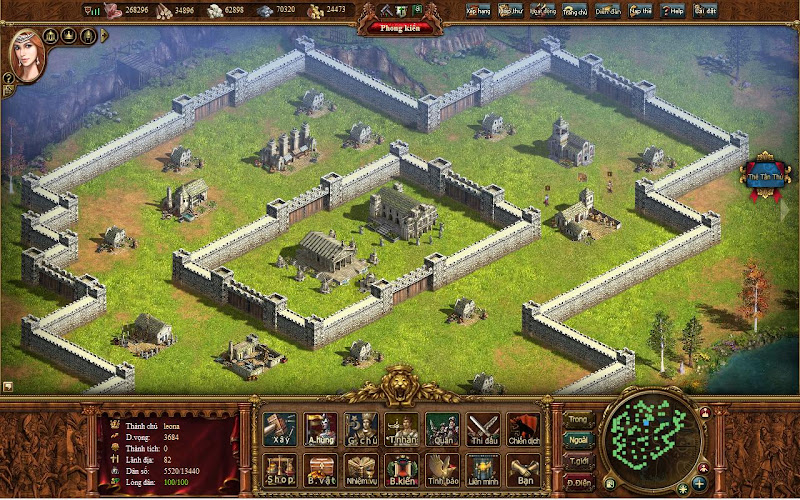The image size is (800, 500).
Task: Select the G.chủ icon
Action: (x=360, y=429)
